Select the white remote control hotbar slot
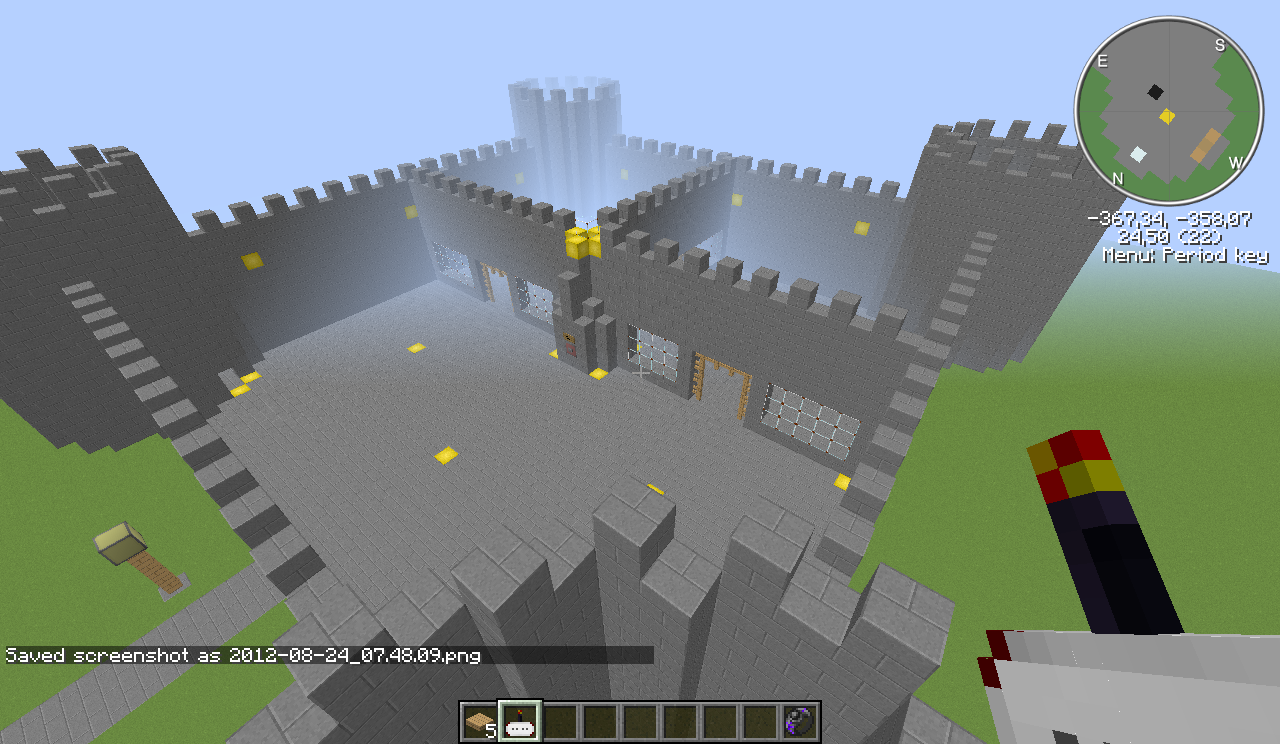This screenshot has height=744, width=1280. (520, 721)
